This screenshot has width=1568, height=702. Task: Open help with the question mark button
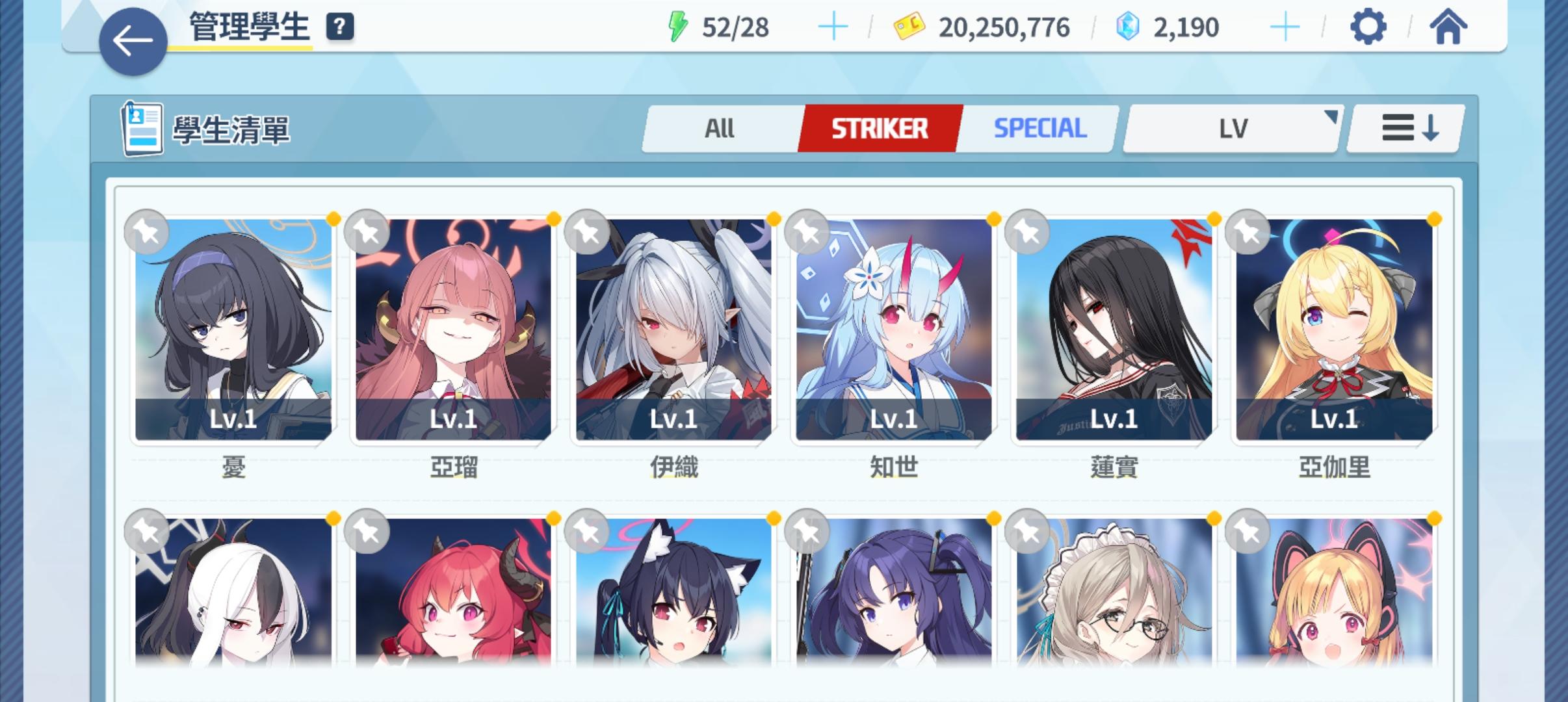[339, 27]
